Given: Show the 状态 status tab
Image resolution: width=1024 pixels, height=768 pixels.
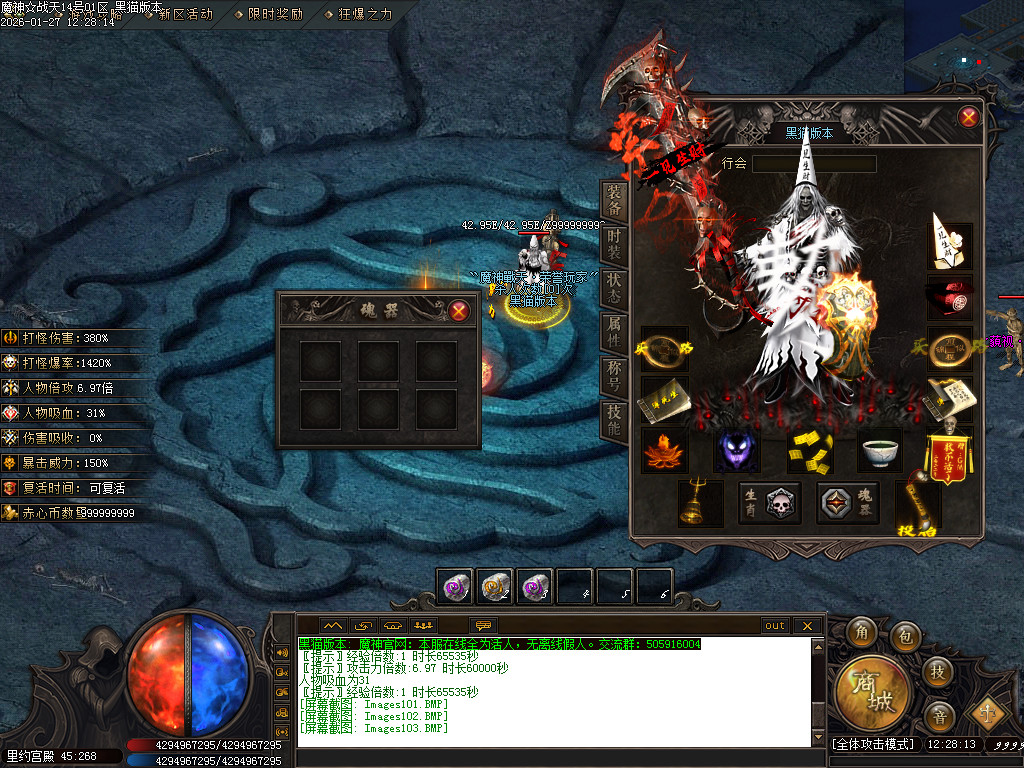Looking at the screenshot, I should coord(614,287).
